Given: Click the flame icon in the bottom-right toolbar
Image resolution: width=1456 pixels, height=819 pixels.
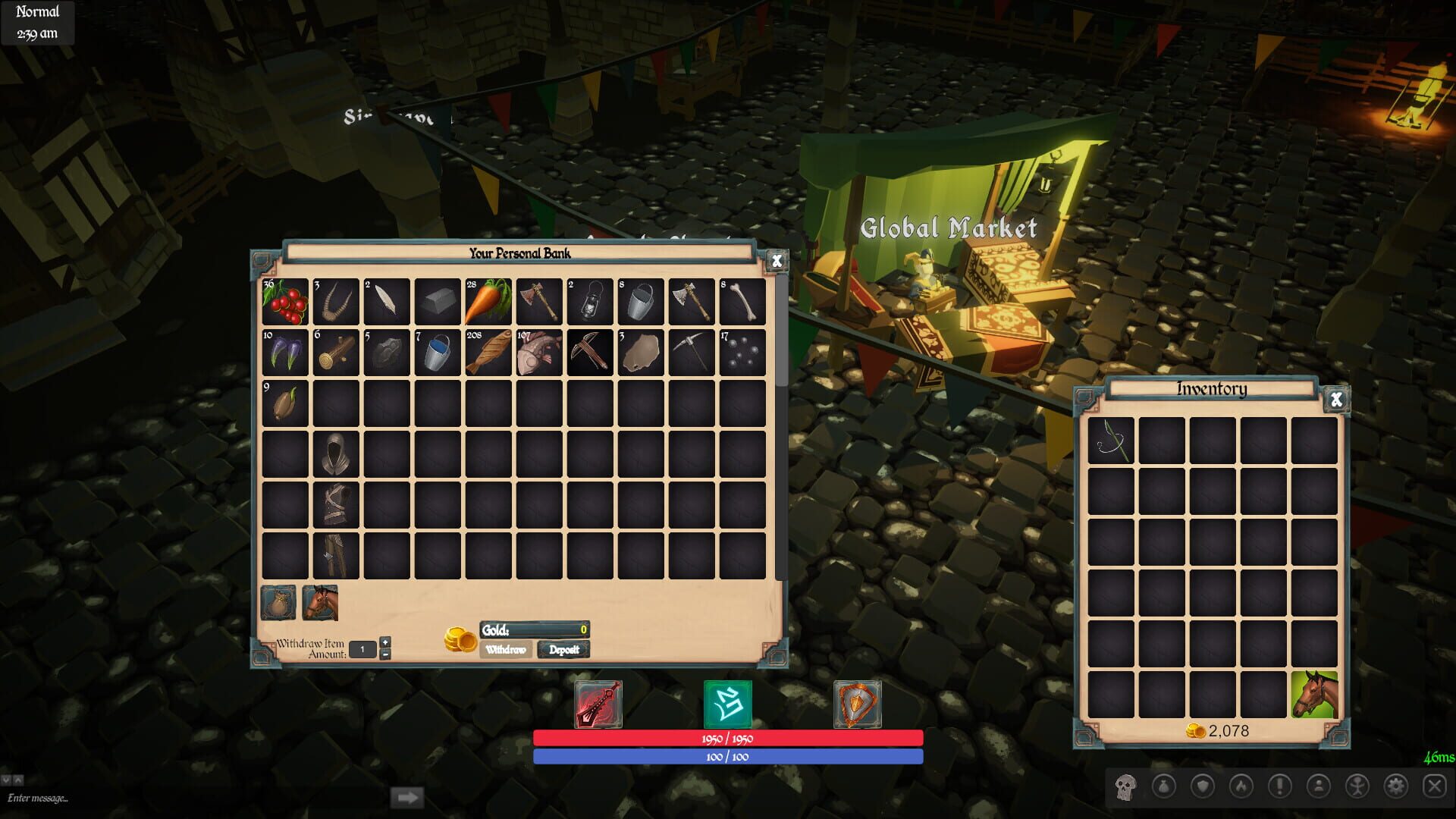Looking at the screenshot, I should [1241, 785].
